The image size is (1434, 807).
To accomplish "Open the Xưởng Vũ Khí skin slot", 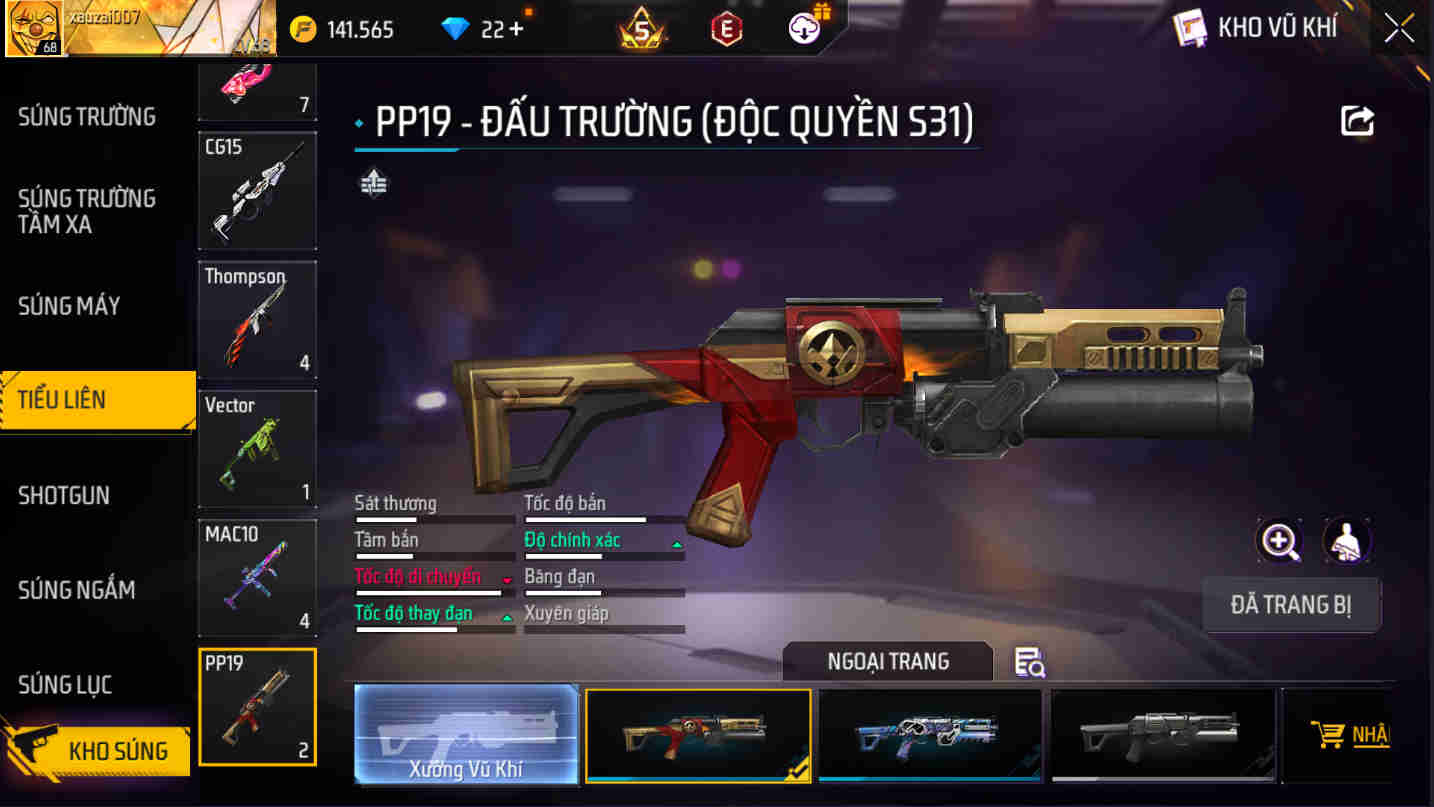I will click(466, 735).
